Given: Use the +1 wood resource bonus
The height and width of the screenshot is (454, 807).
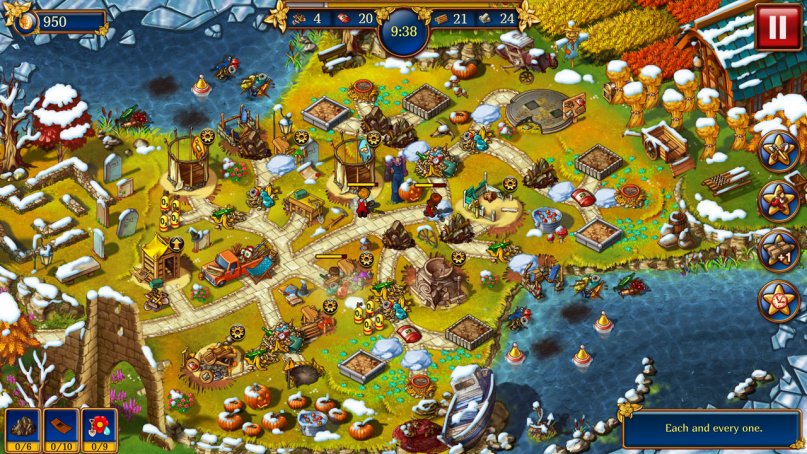Looking at the screenshot, I should 777,250.
